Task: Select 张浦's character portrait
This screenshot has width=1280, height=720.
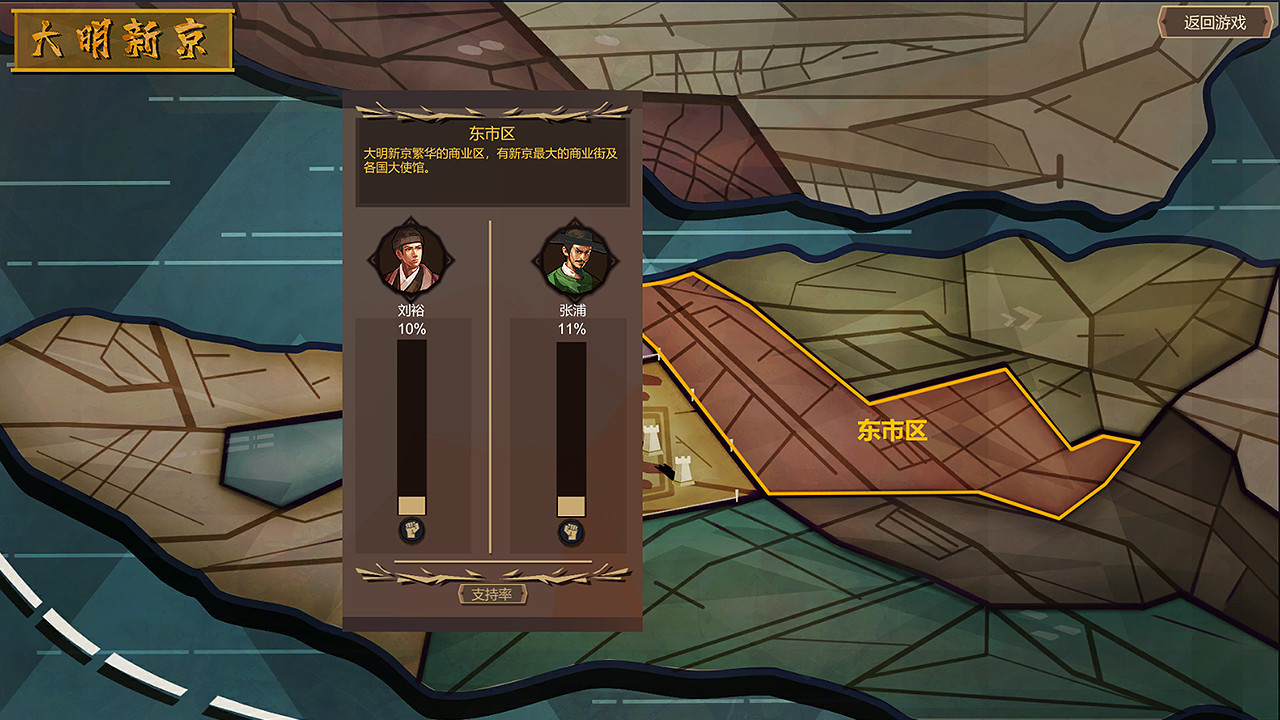Action: tap(572, 259)
